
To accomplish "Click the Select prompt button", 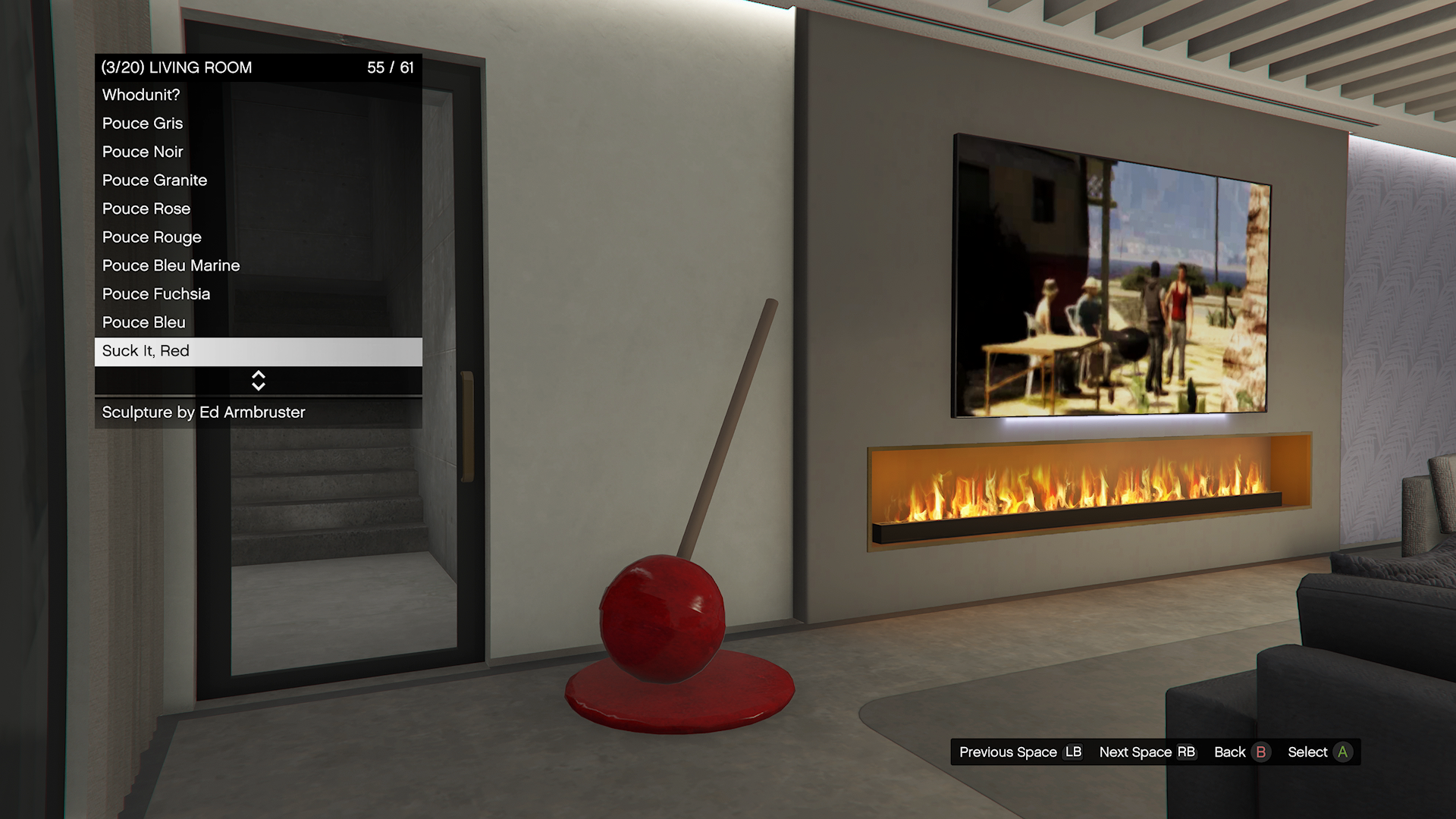I will (1319, 752).
